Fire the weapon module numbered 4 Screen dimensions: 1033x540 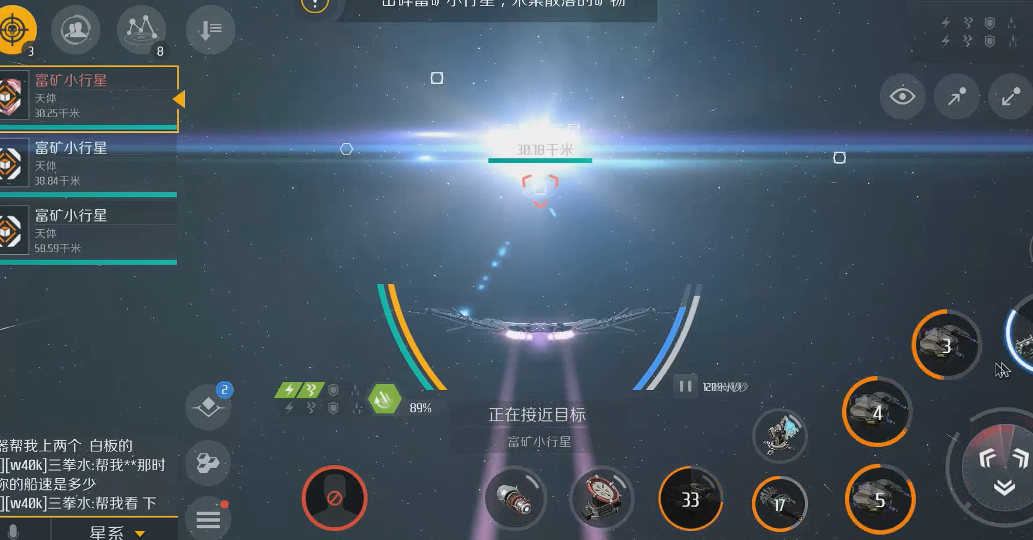[x=877, y=411]
